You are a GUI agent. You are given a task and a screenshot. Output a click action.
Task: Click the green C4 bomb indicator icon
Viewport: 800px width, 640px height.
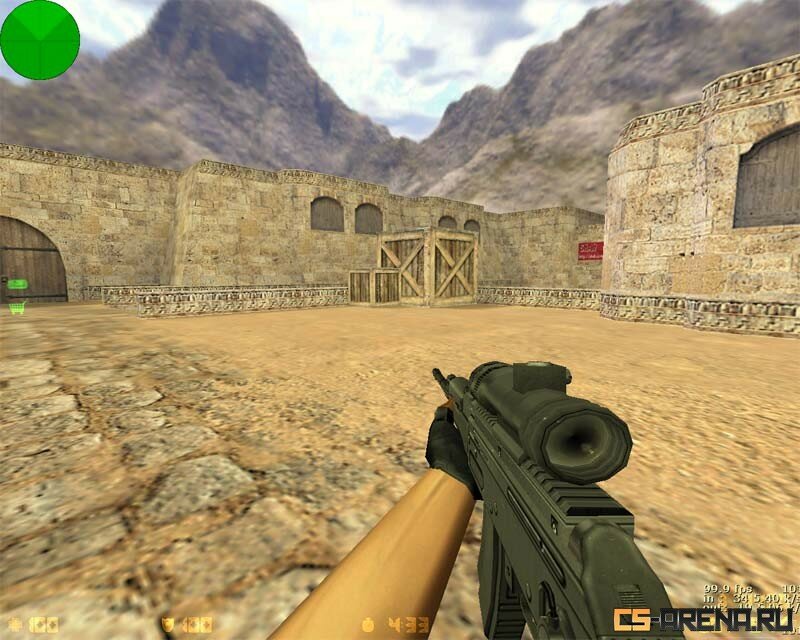click(17, 285)
